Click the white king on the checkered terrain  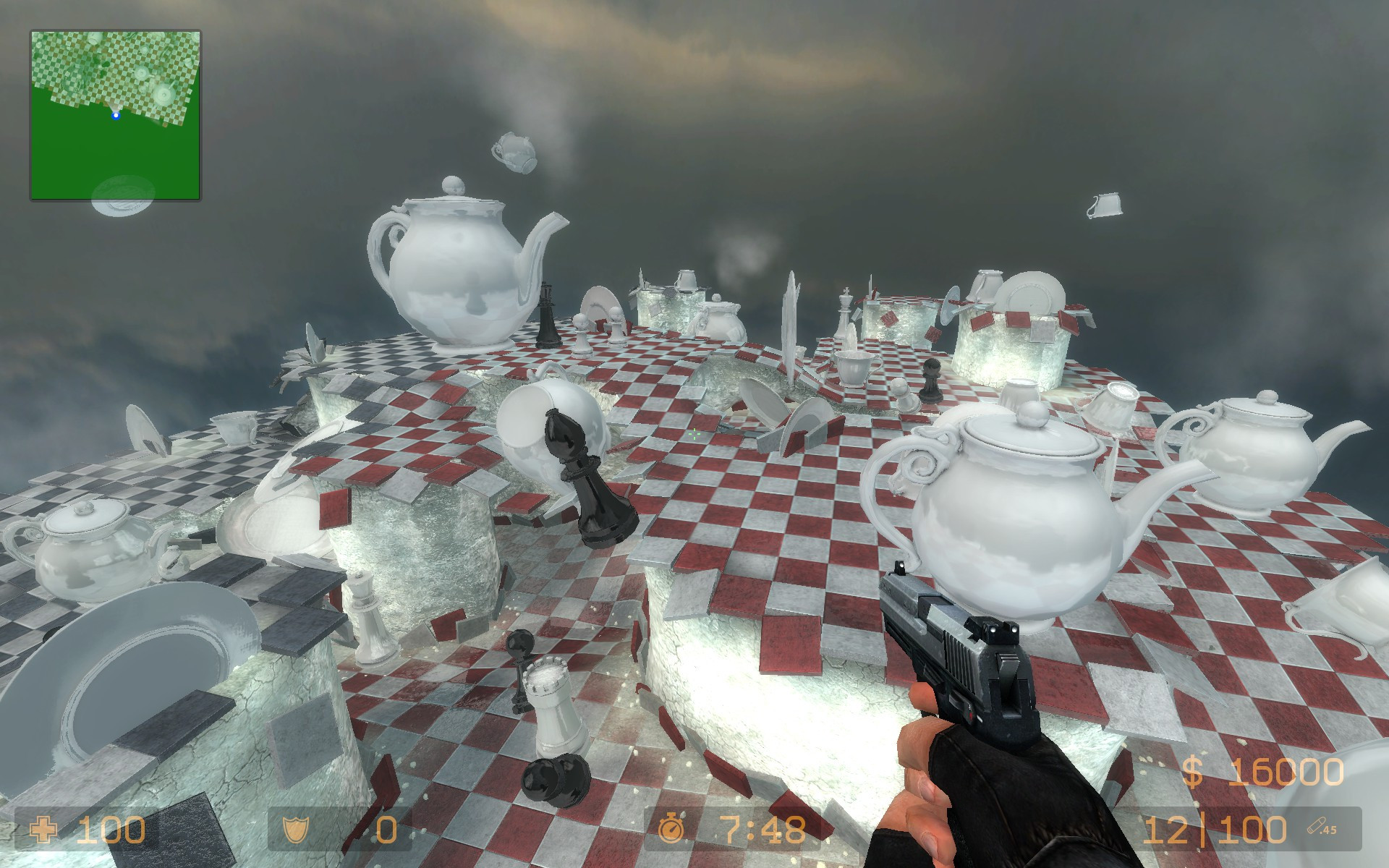pos(844,311)
